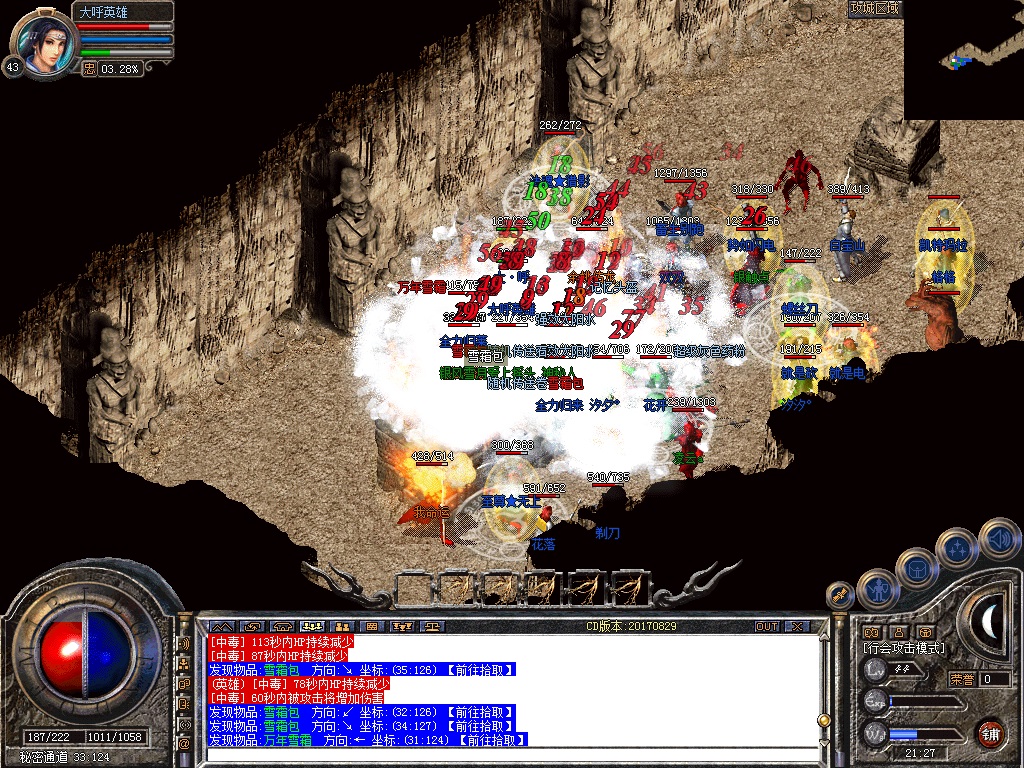Select the @ chat channel icon
The height and width of the screenshot is (768, 1024).
click(185, 743)
